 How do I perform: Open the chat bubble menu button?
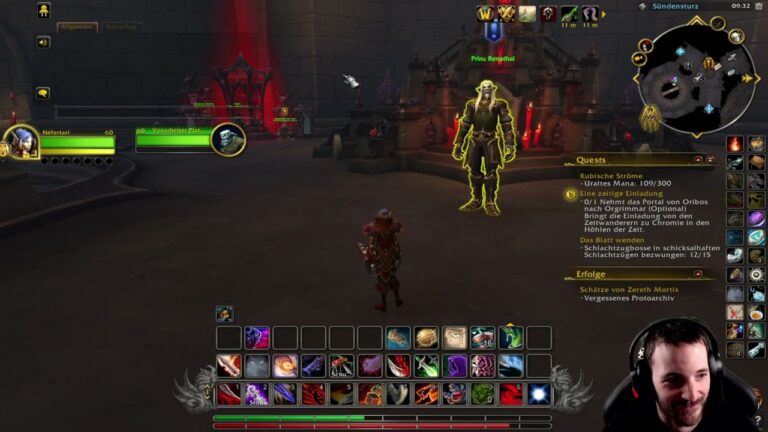[x=44, y=93]
